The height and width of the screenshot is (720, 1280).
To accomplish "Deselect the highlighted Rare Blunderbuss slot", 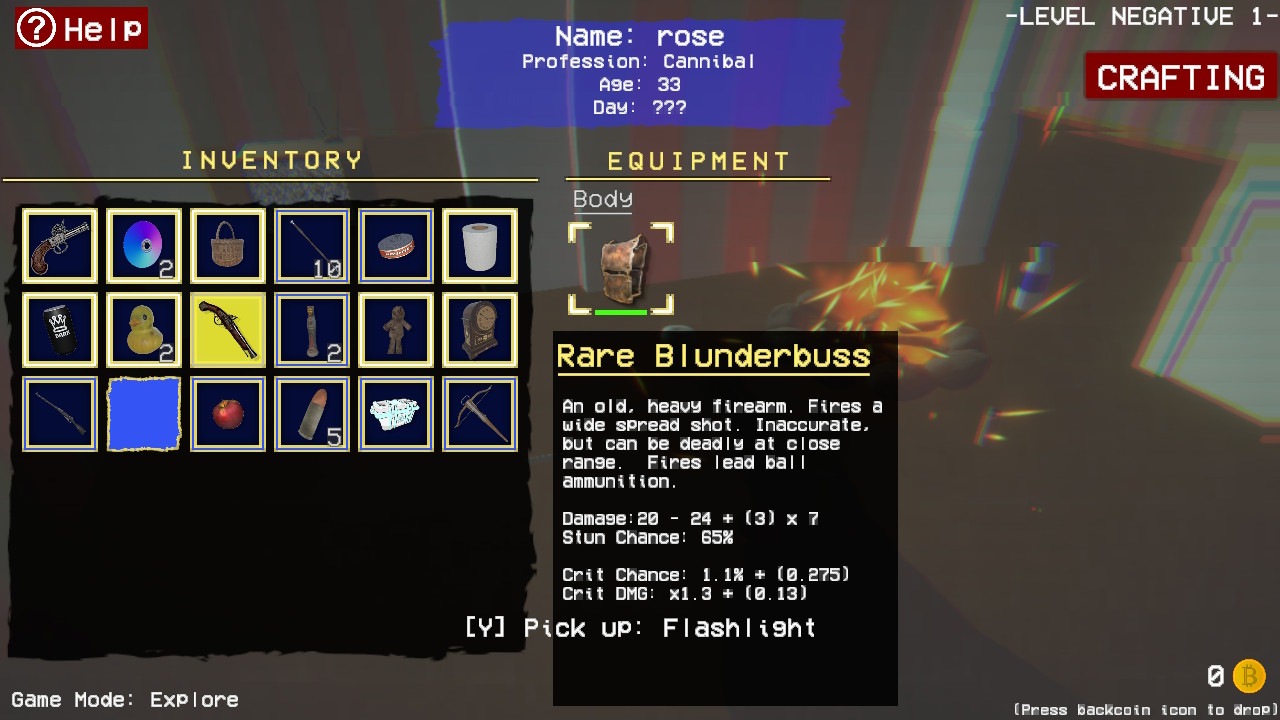I will pos(227,329).
